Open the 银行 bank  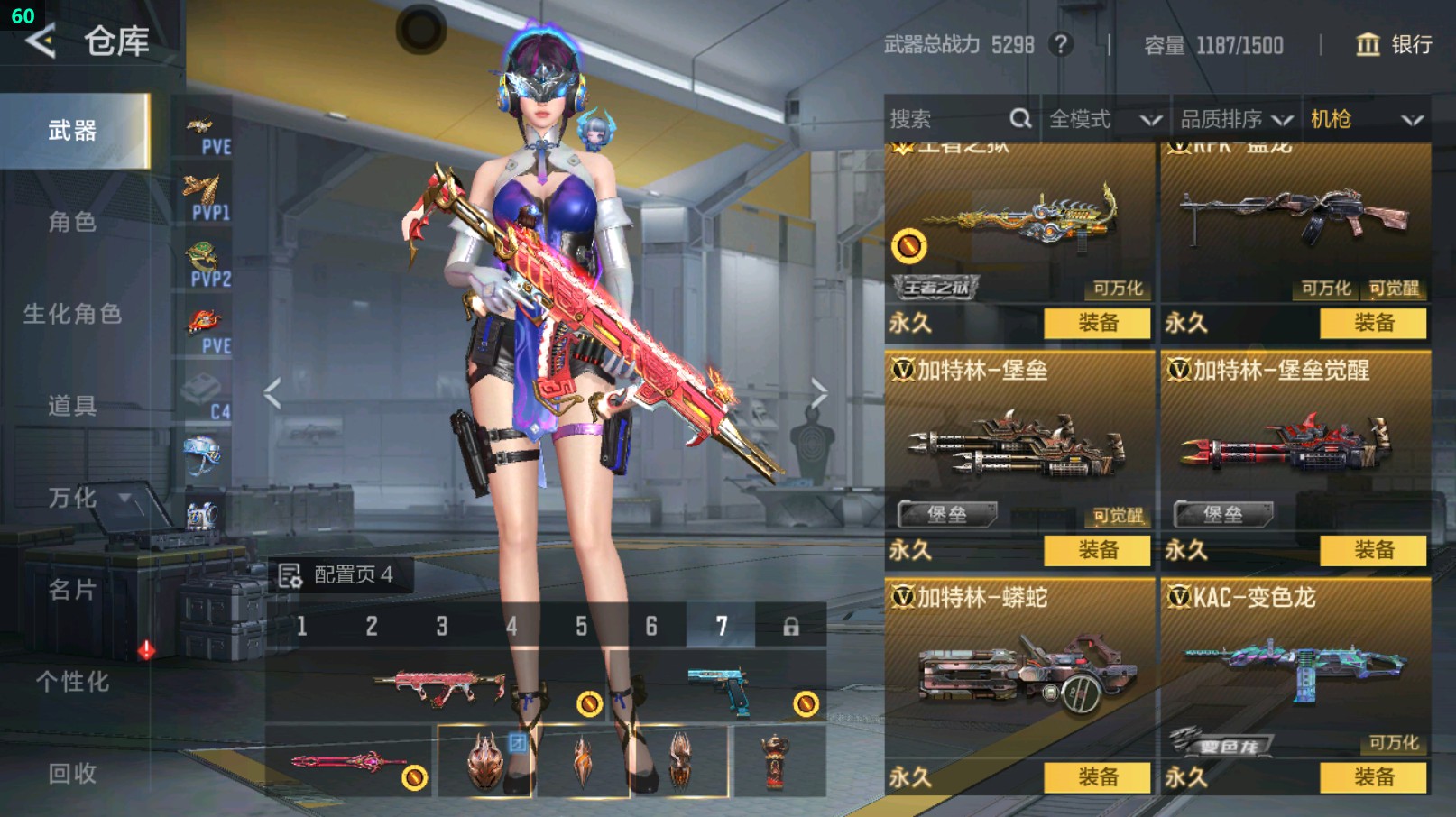(1394, 45)
